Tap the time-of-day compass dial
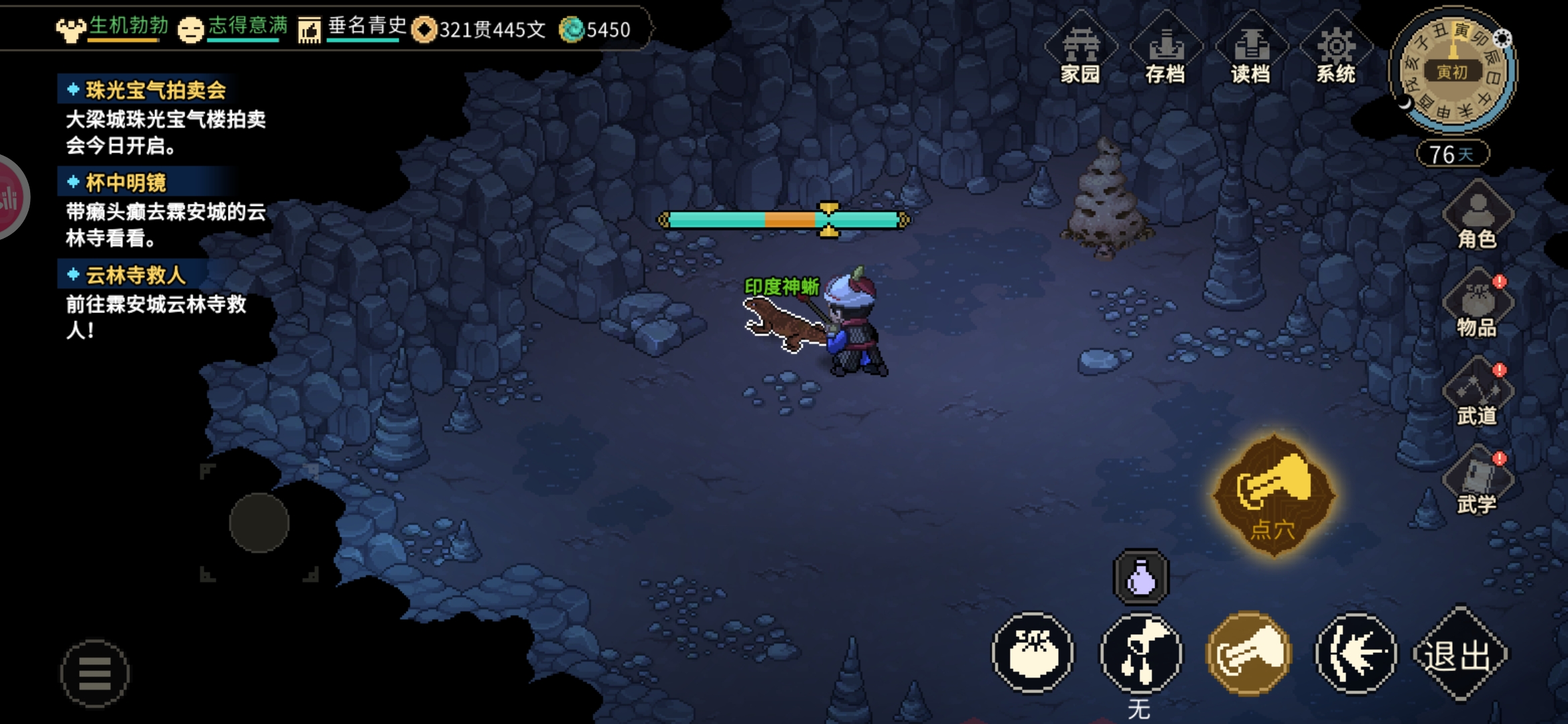The height and width of the screenshot is (724, 1568). 1452,71
